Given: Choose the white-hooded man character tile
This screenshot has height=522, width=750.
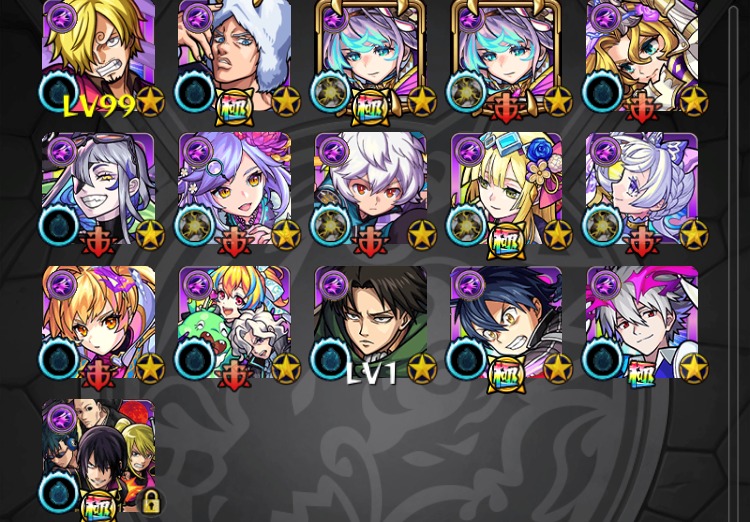Looking at the screenshot, I should click(x=235, y=56).
